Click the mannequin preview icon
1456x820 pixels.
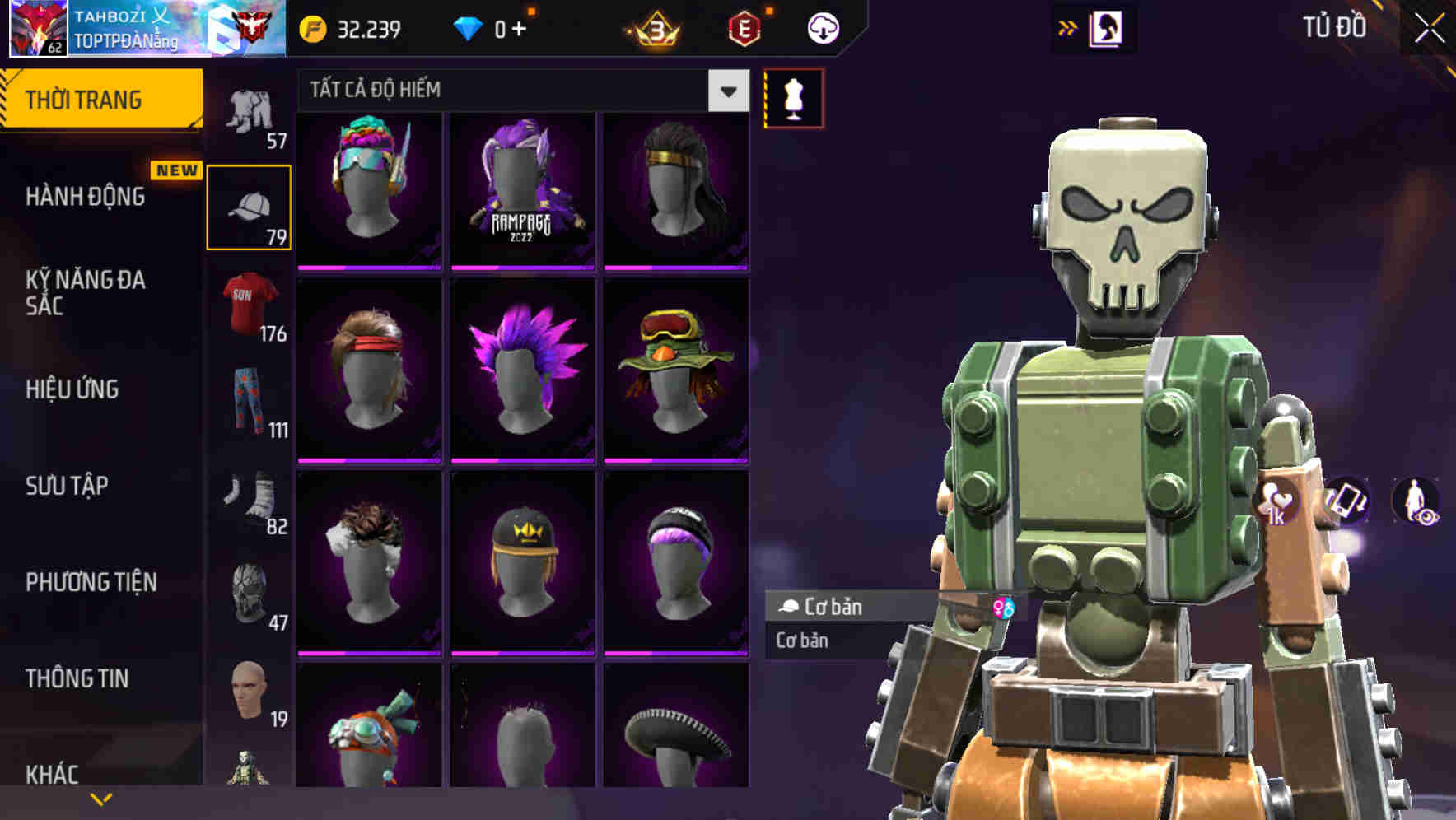click(793, 97)
